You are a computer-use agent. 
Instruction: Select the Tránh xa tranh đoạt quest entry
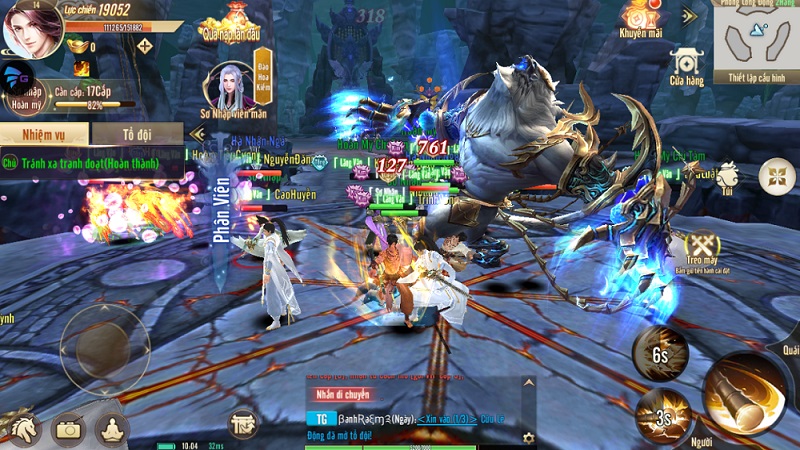[x=90, y=160]
